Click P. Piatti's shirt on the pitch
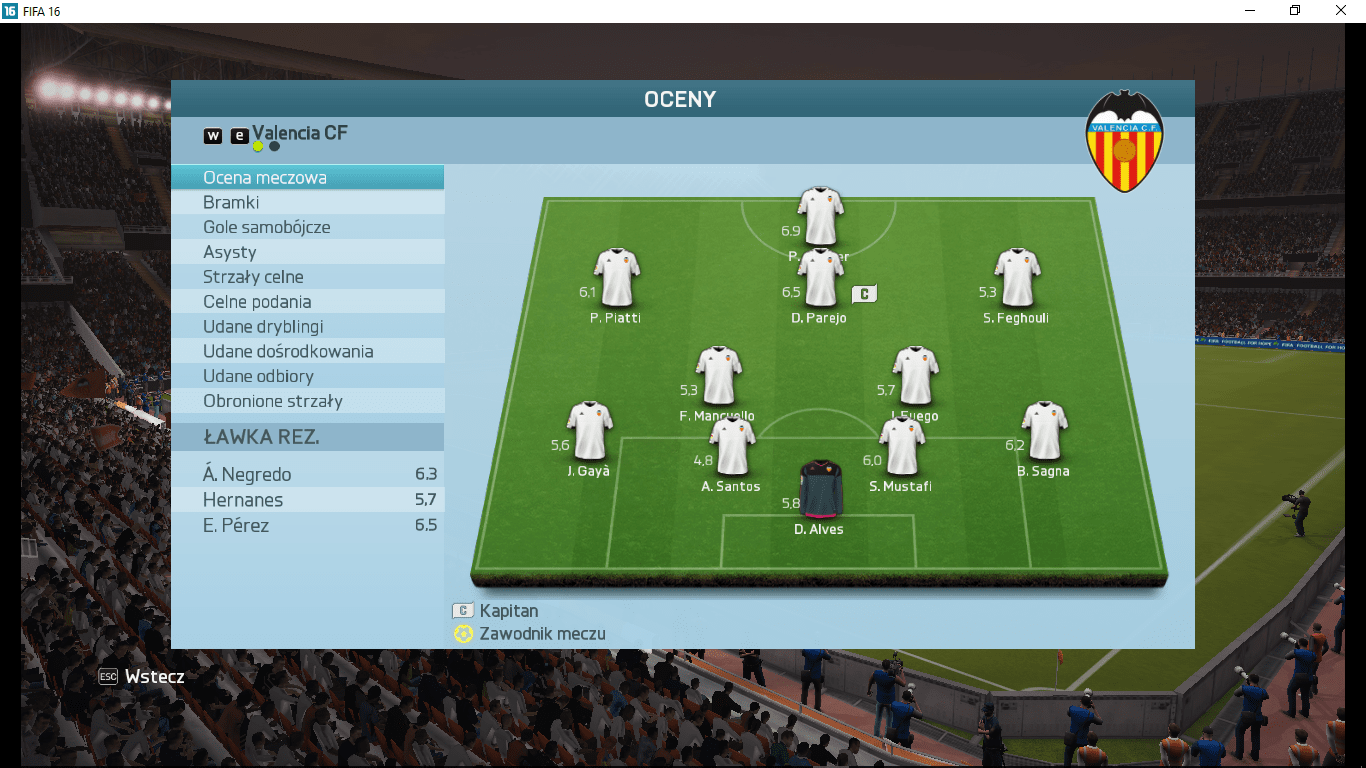1366x768 pixels. point(617,278)
